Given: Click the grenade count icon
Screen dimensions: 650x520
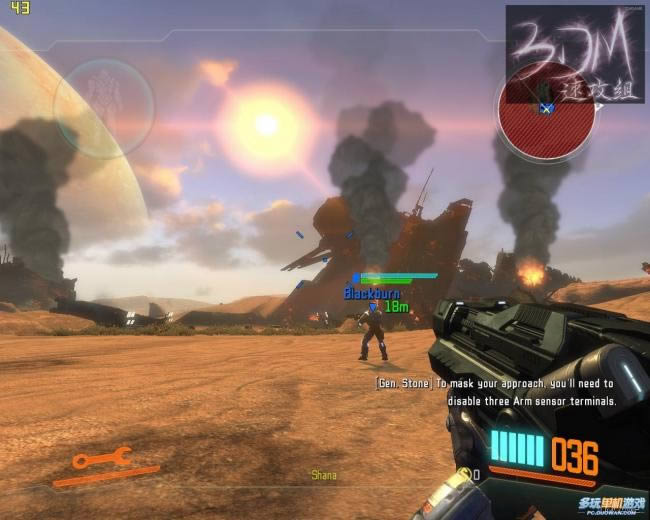Looking at the screenshot, I should point(464,473).
